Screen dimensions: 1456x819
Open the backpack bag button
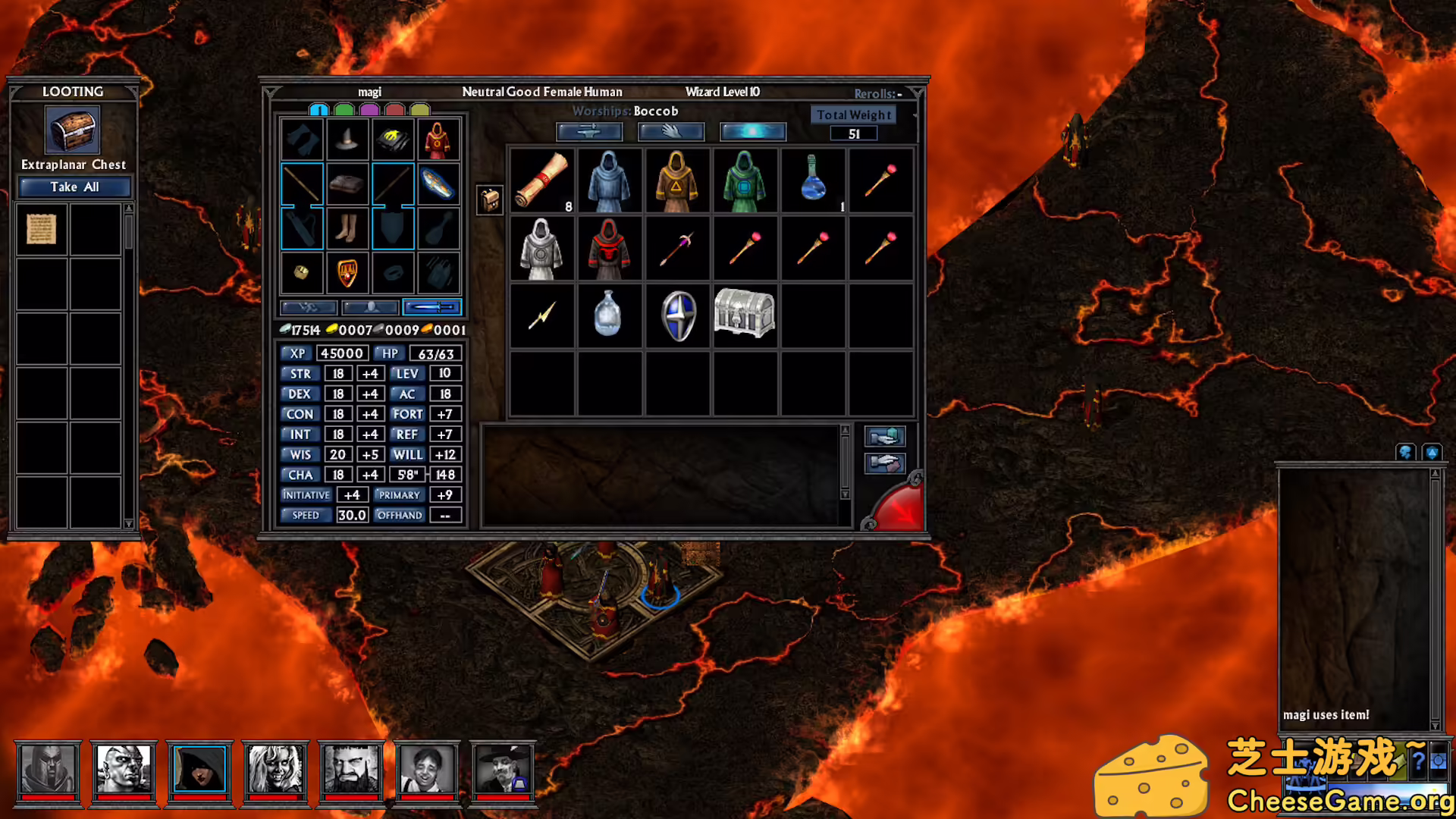(490, 200)
